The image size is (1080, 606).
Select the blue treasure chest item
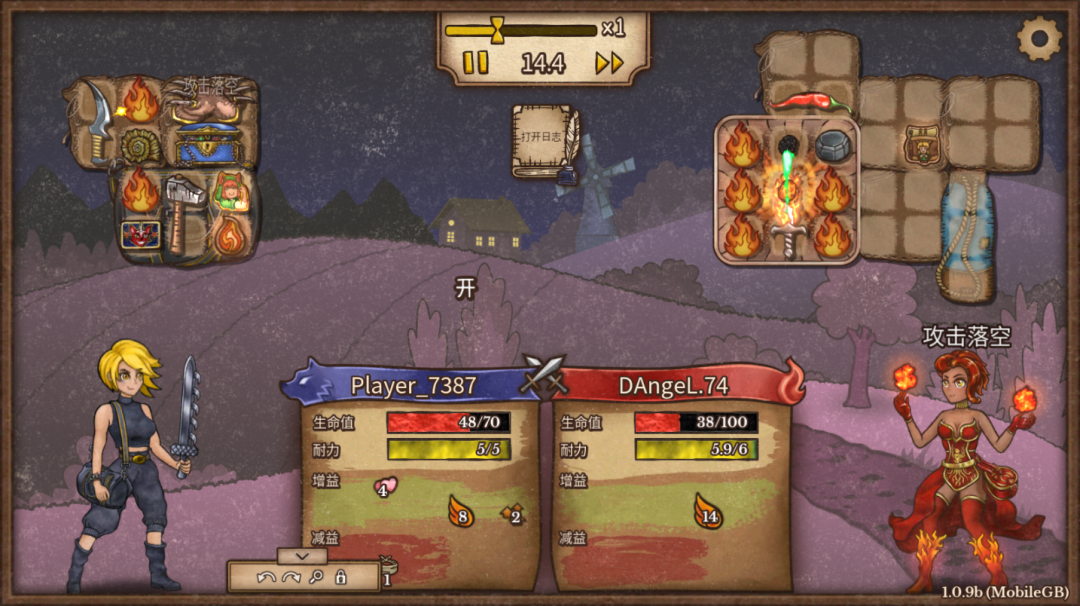coord(208,142)
